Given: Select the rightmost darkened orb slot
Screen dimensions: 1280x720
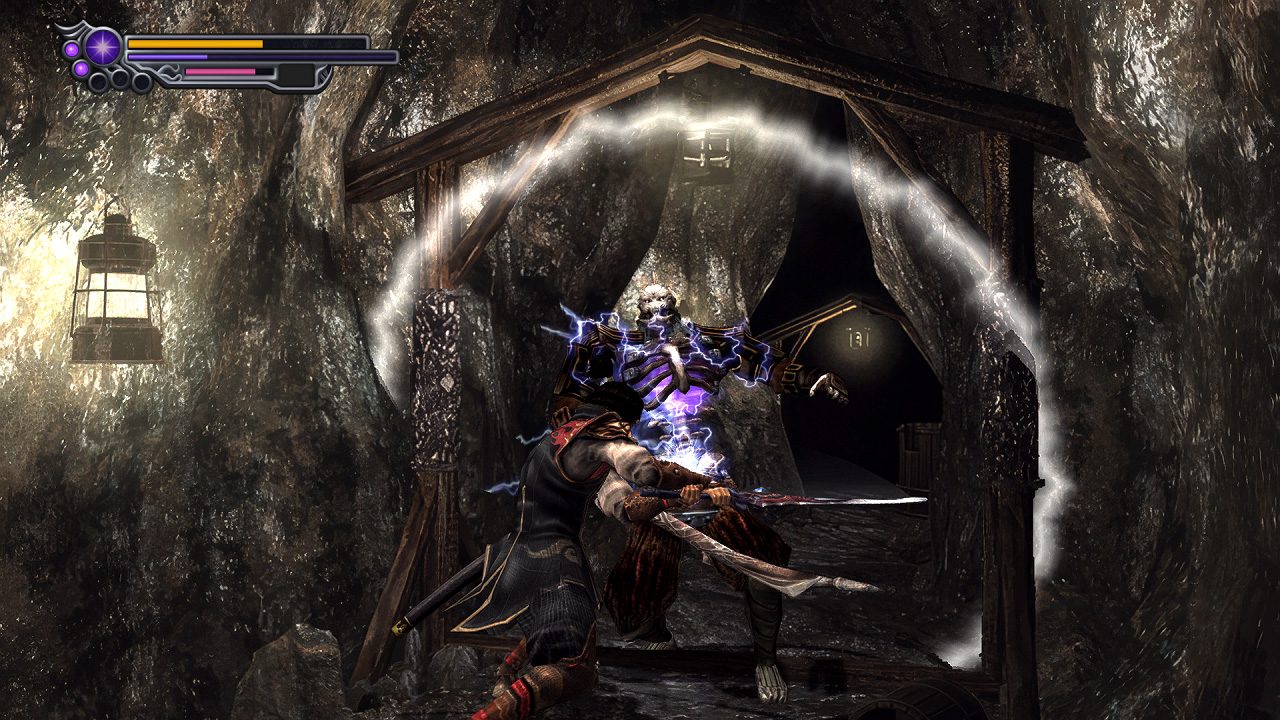Looking at the screenshot, I should click(141, 80).
